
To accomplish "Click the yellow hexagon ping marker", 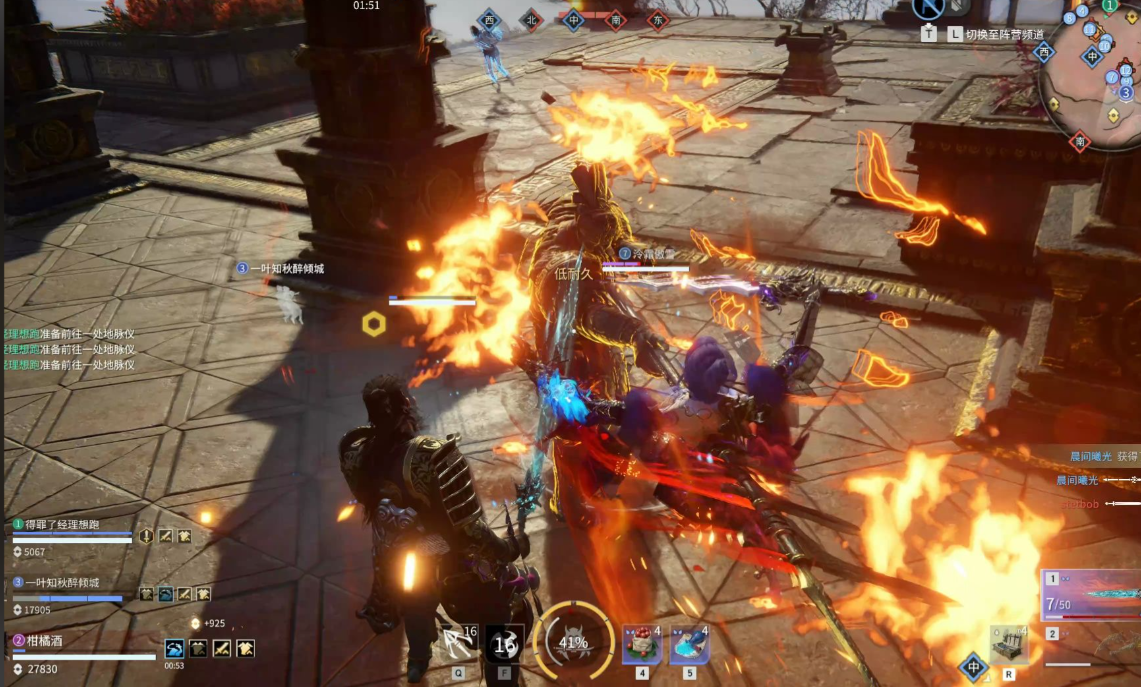I will (x=374, y=323).
